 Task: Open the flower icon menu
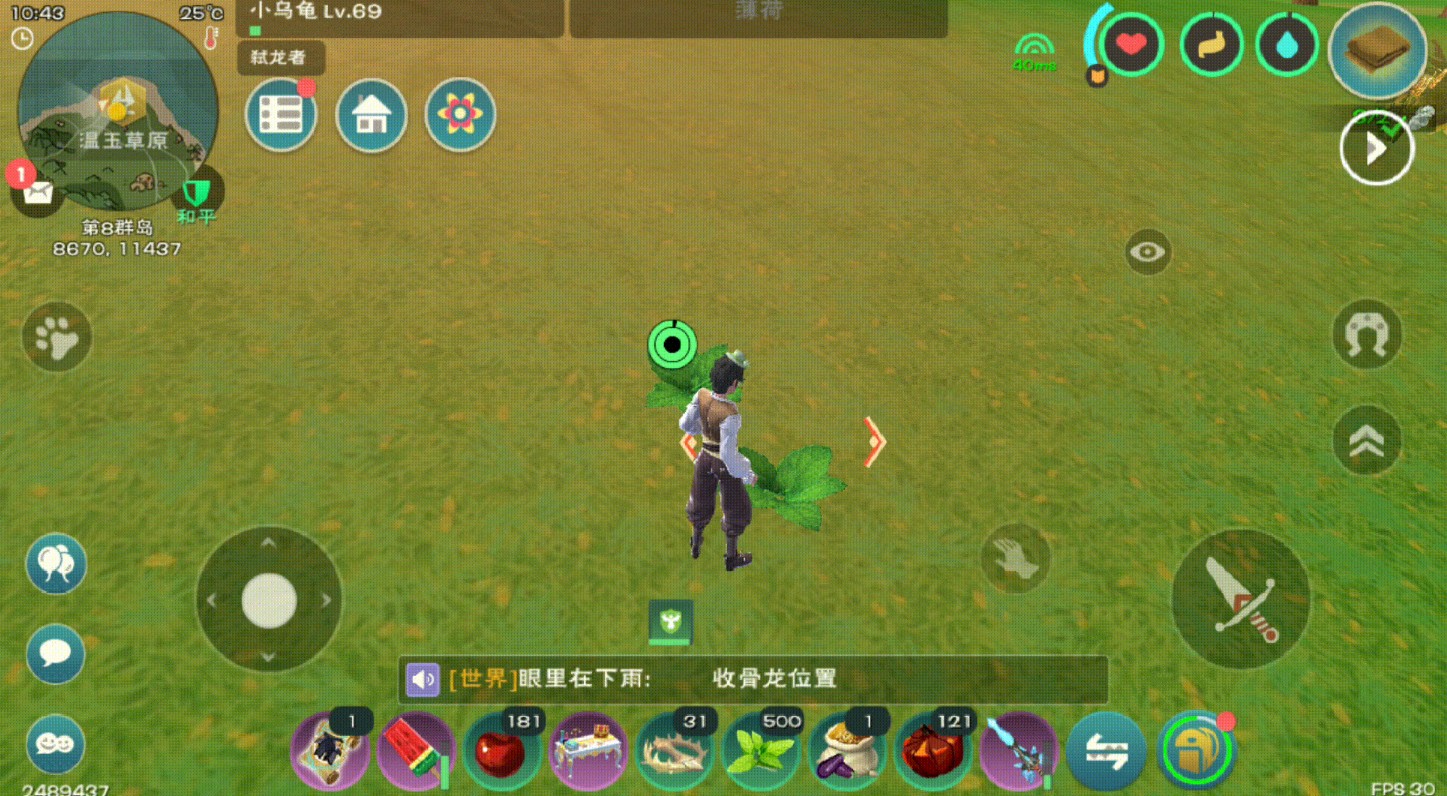pos(460,115)
